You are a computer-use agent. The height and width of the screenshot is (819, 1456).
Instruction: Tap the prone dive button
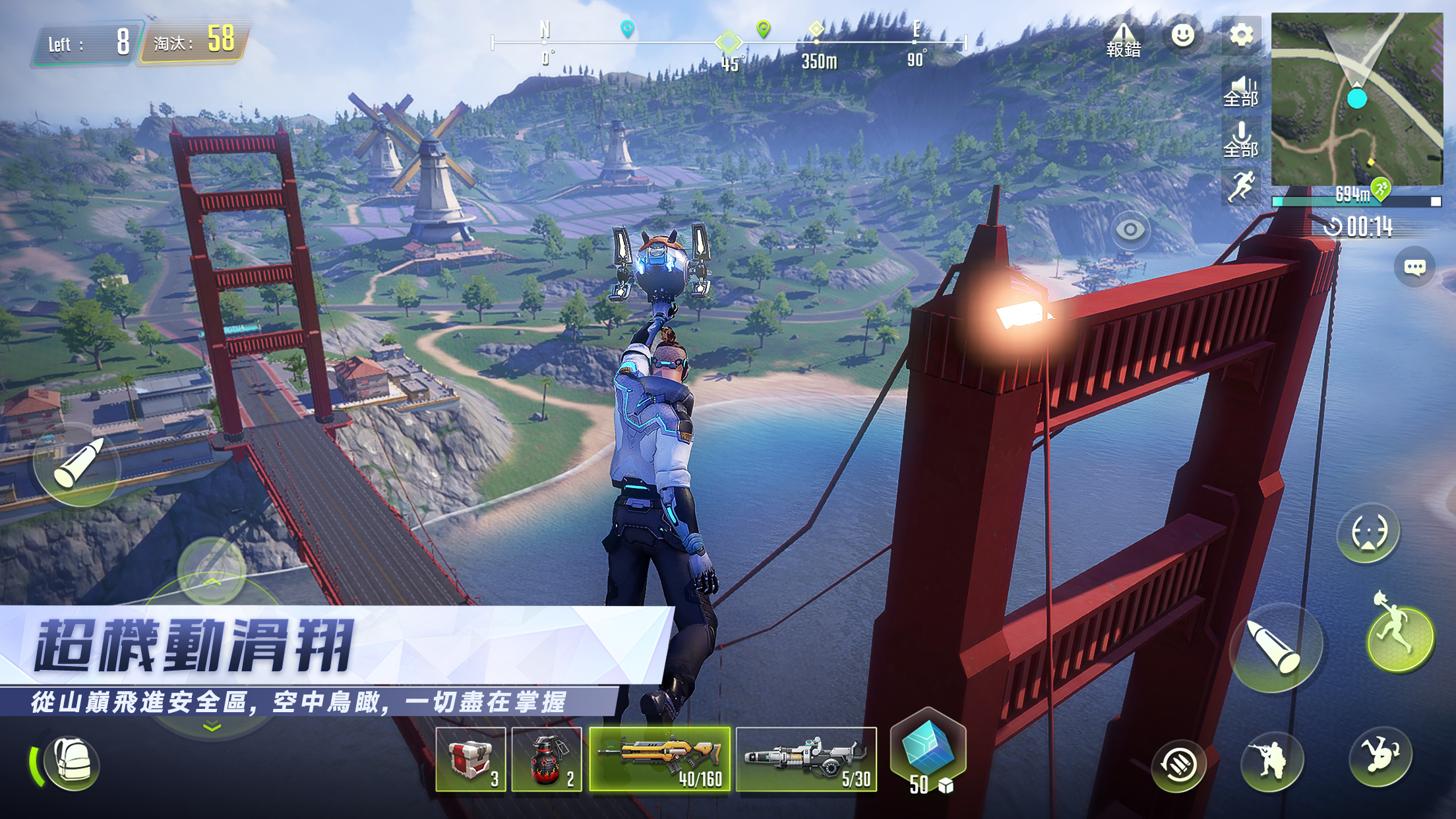[x=1380, y=756]
